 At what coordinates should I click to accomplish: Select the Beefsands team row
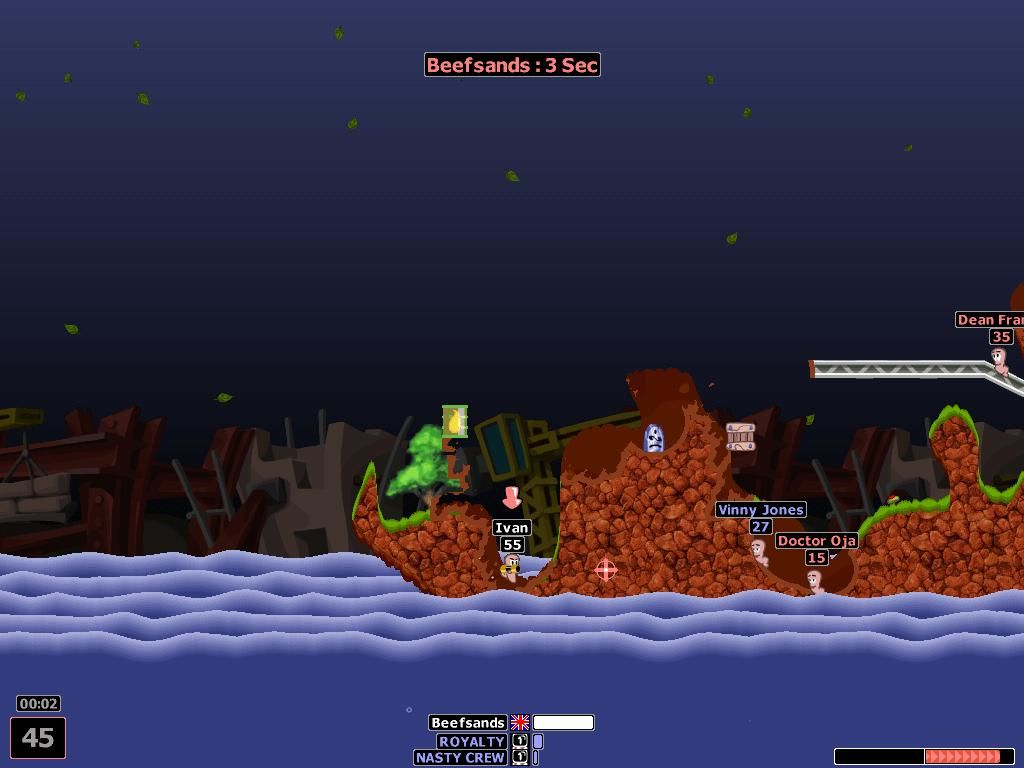point(468,723)
